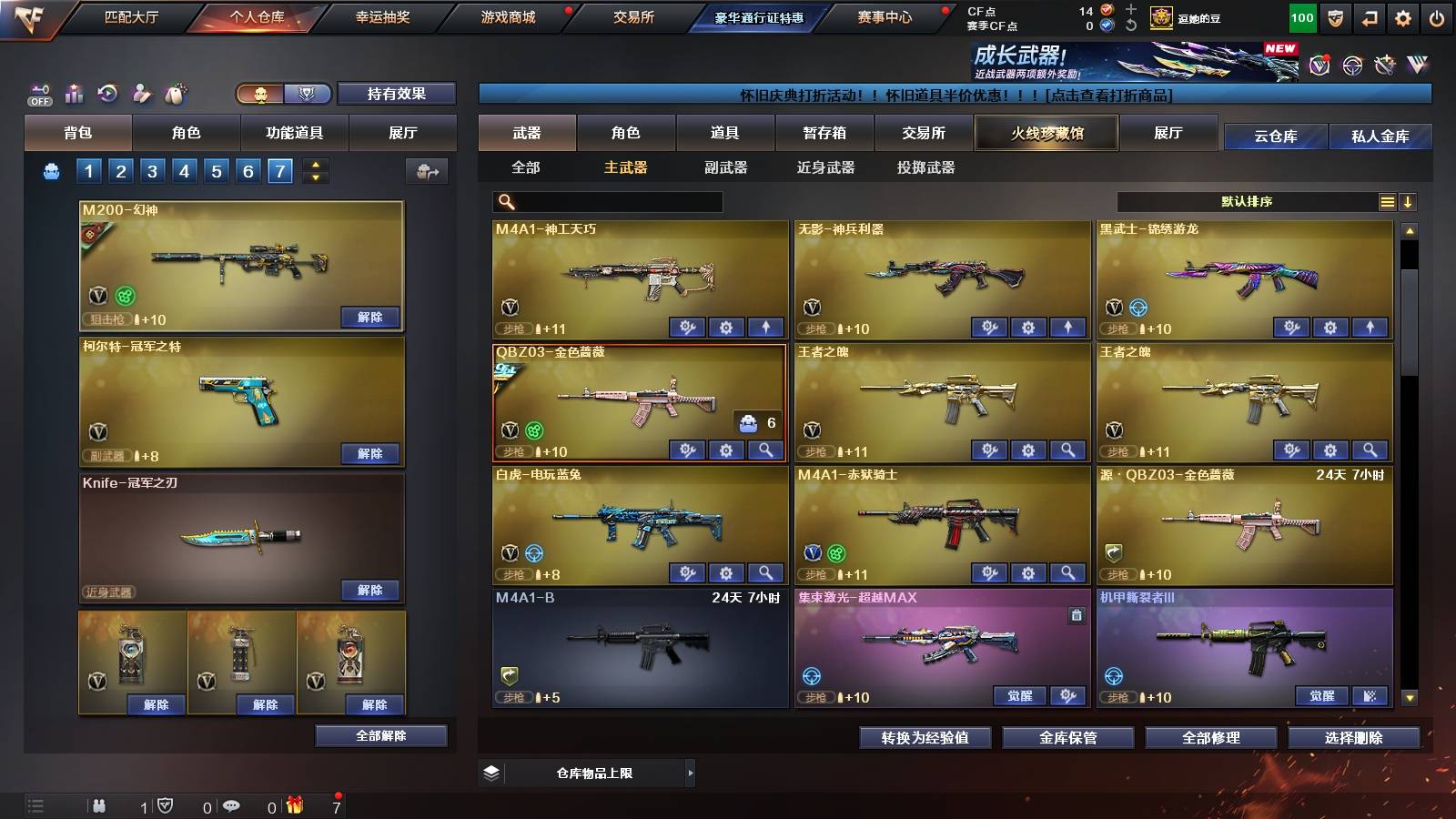Open the gift box icon on the bottom bar
Viewport: 1456px width, 819px height.
(x=293, y=805)
